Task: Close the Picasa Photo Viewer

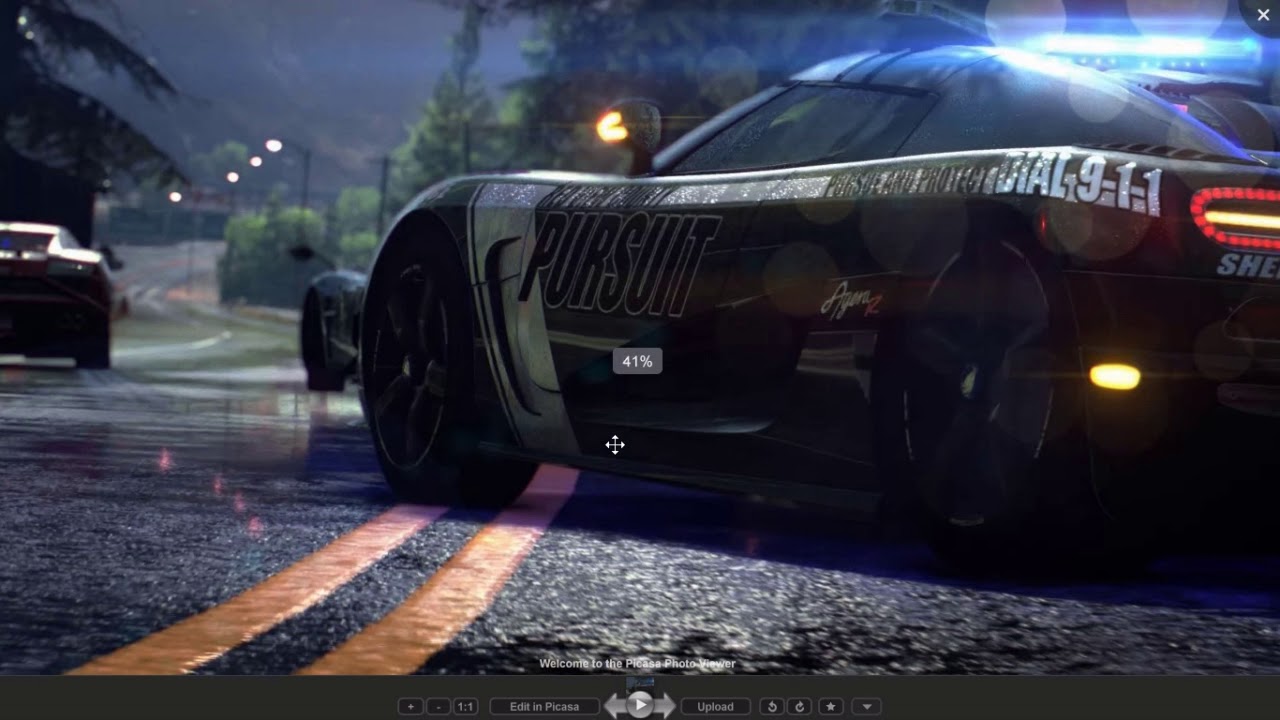Action: (x=1263, y=14)
